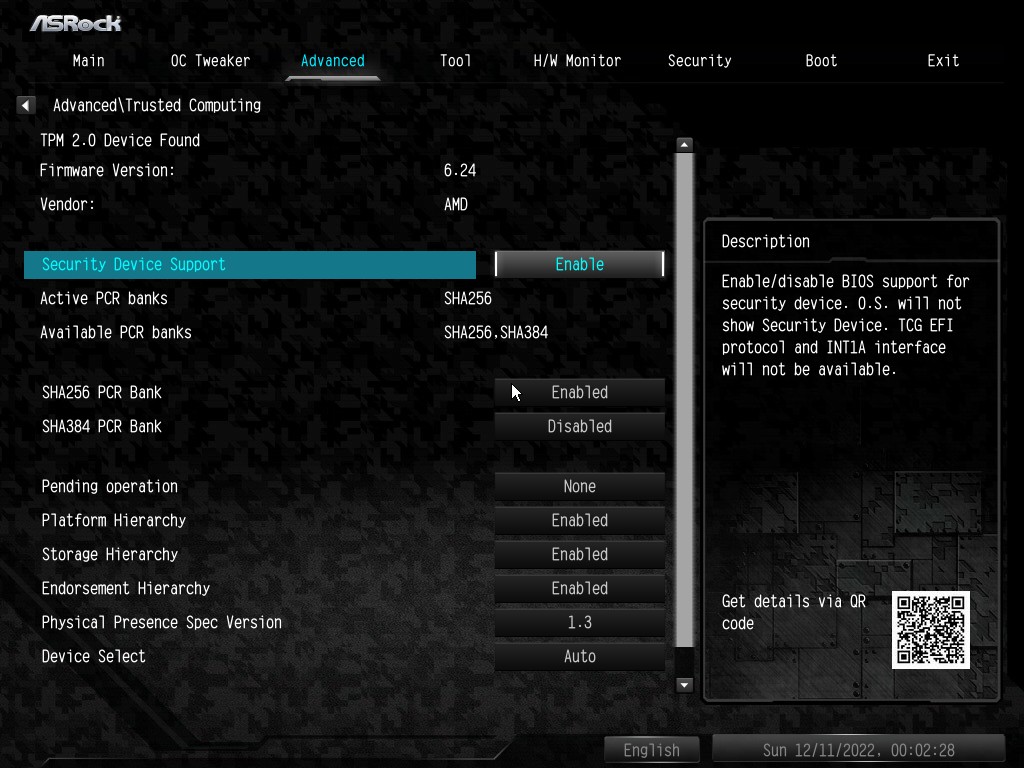Pick the Physical Presence Spec Version 1.3 field

point(579,623)
